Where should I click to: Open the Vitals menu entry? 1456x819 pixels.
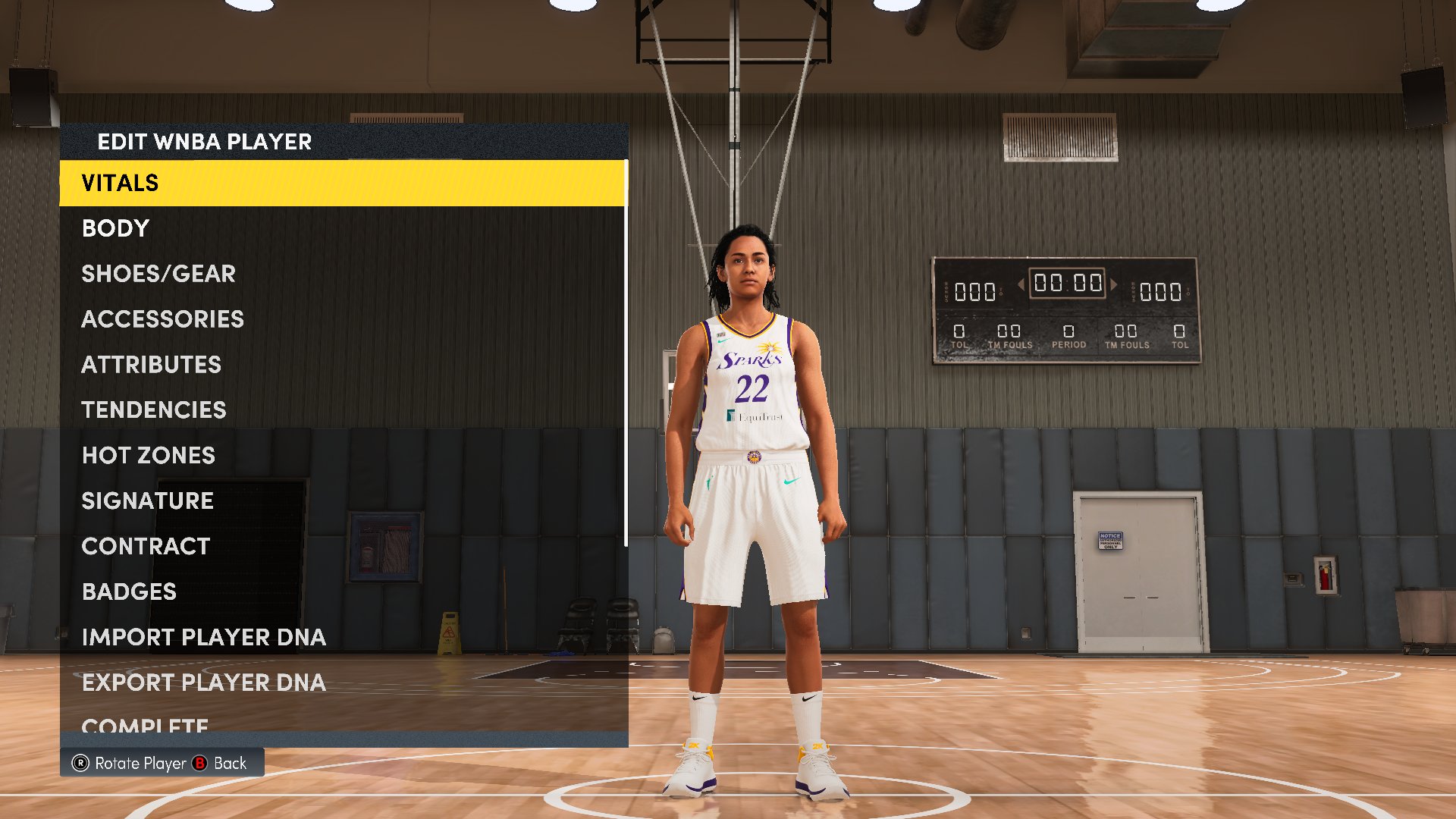click(120, 183)
